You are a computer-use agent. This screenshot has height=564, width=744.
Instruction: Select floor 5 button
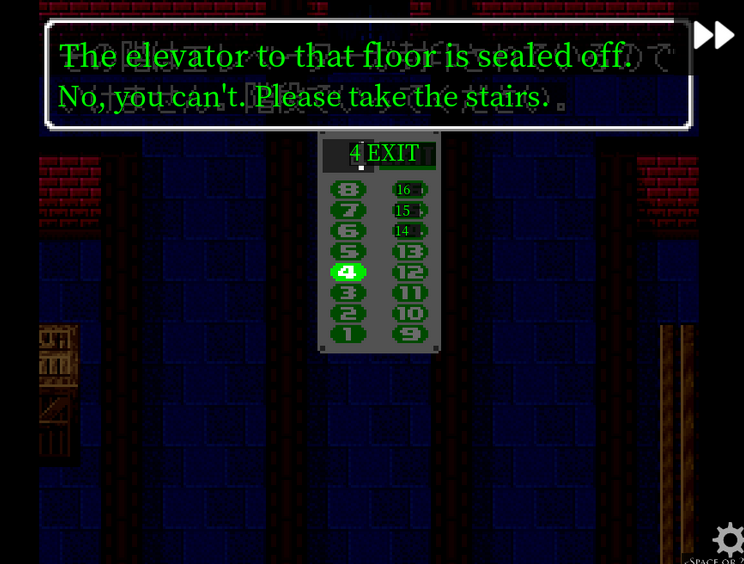pos(348,252)
